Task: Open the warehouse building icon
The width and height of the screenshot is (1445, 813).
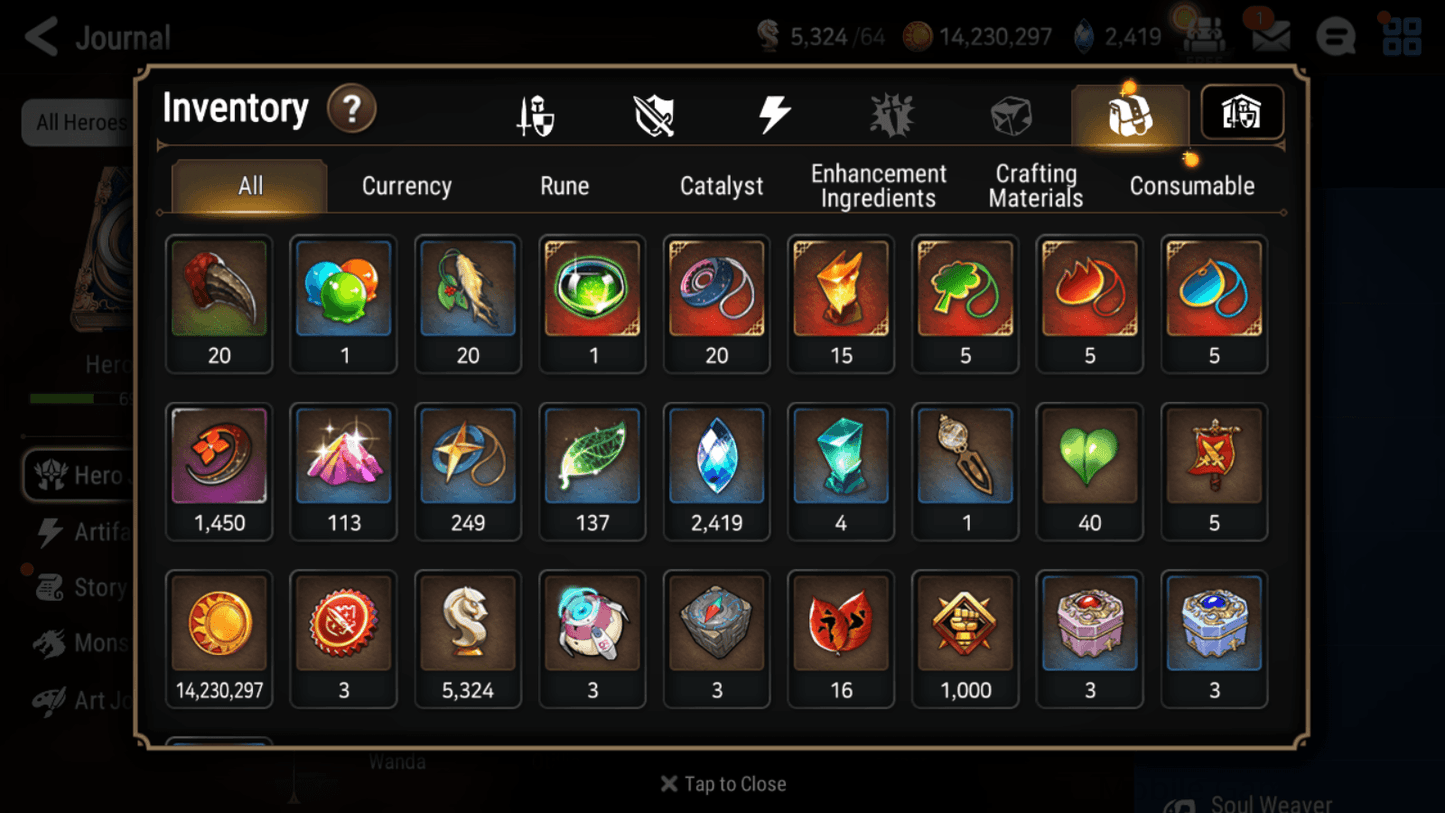Action: (1241, 113)
